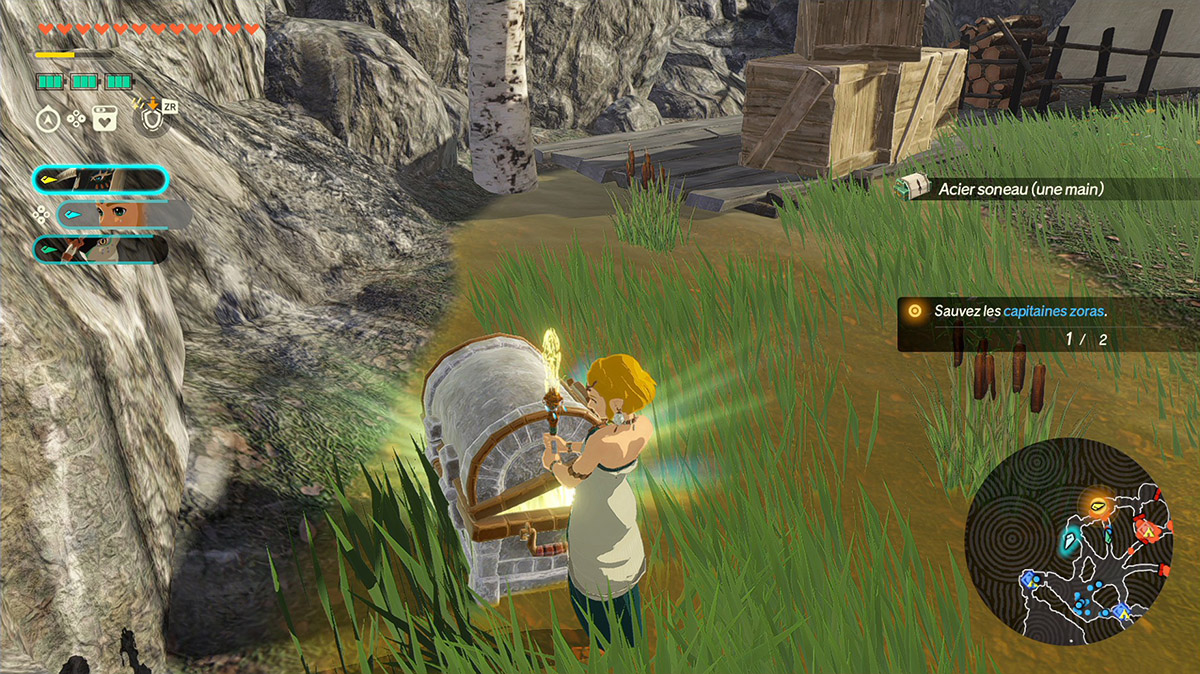Click the compass arrow HUD icon
The width and height of the screenshot is (1200, 674).
click(48, 119)
